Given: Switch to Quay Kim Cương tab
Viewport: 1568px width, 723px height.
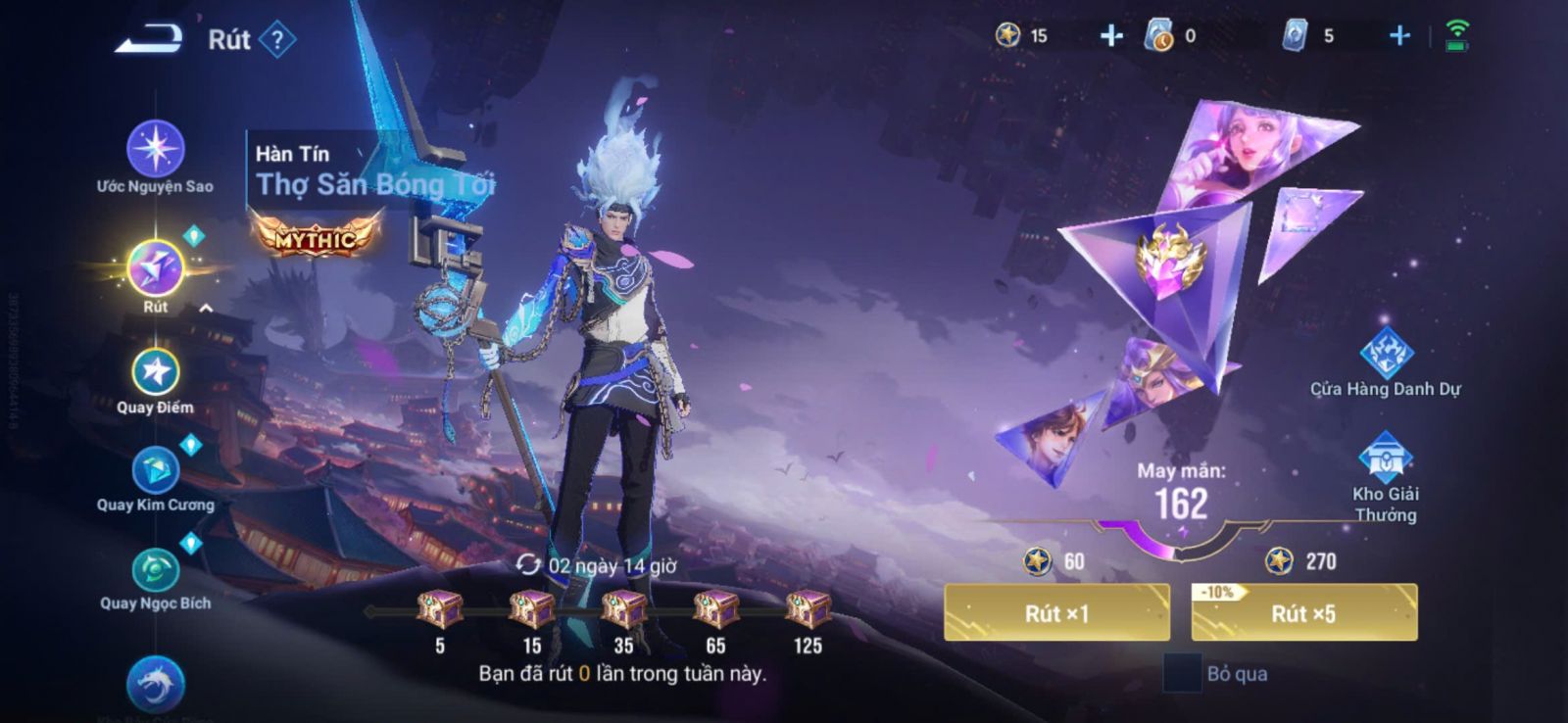Looking at the screenshot, I should tap(155, 472).
